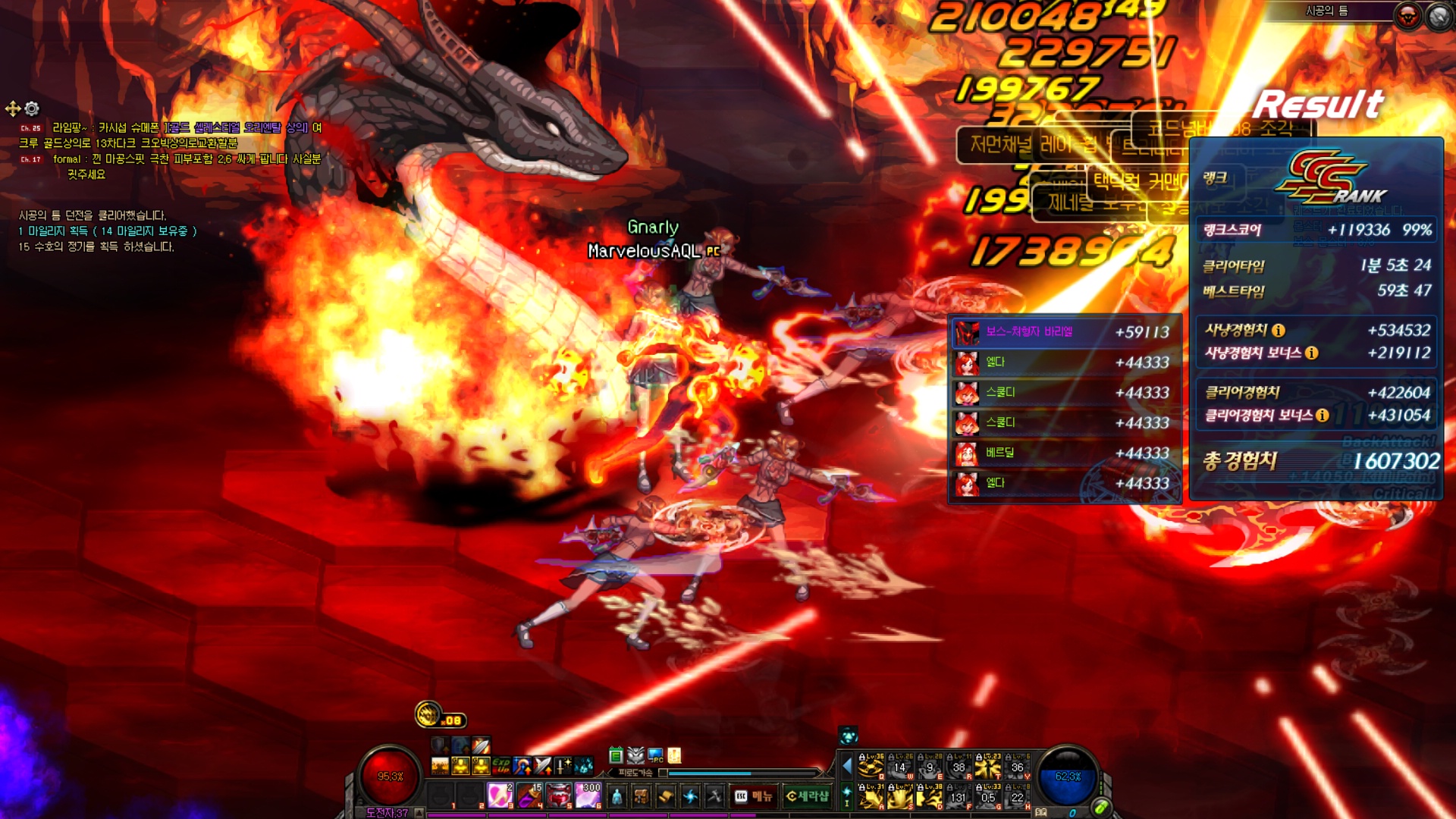Open the treasure chest inventory icon
Screen dimensions: 1456x819
[x=641, y=796]
